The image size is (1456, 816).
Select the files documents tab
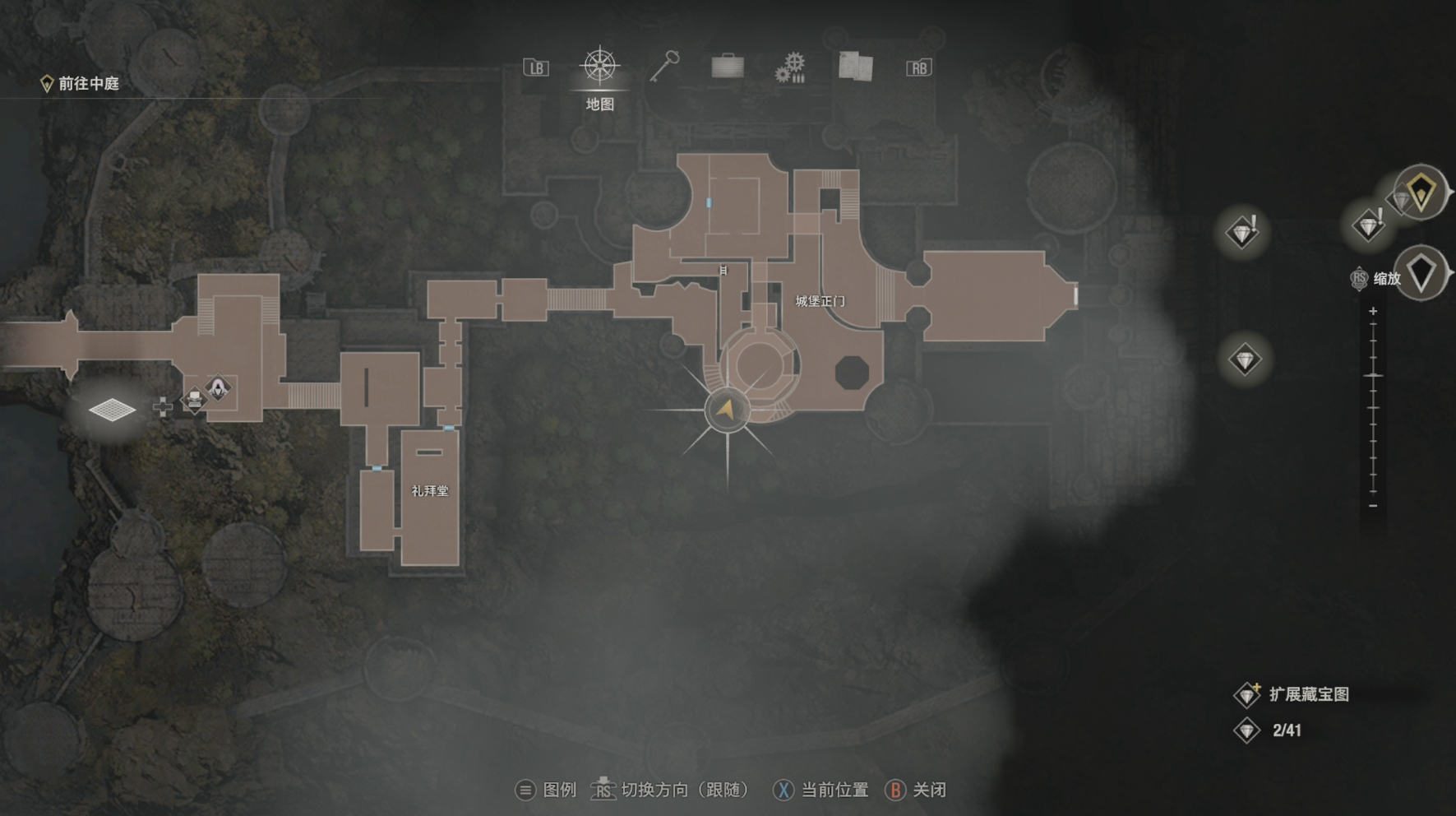pos(855,67)
